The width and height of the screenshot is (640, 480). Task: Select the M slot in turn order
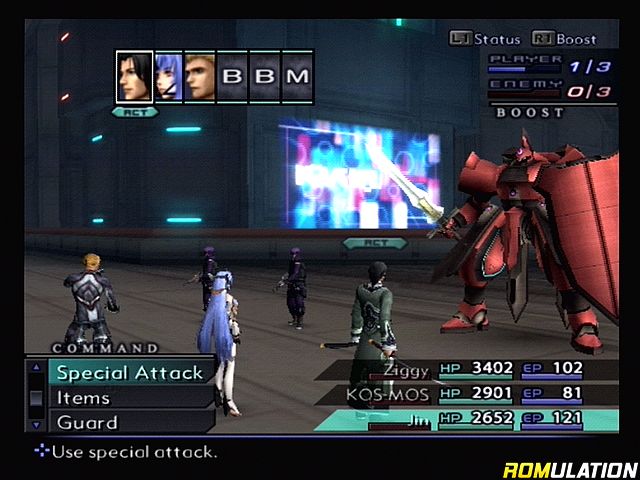click(297, 77)
